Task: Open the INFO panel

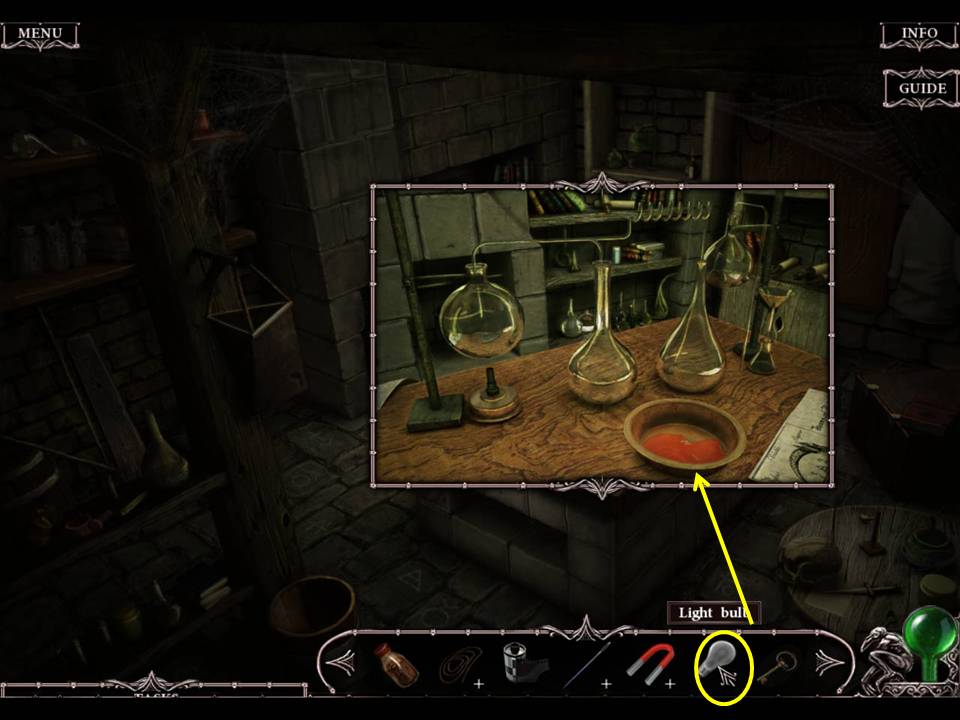Action: 919,35
